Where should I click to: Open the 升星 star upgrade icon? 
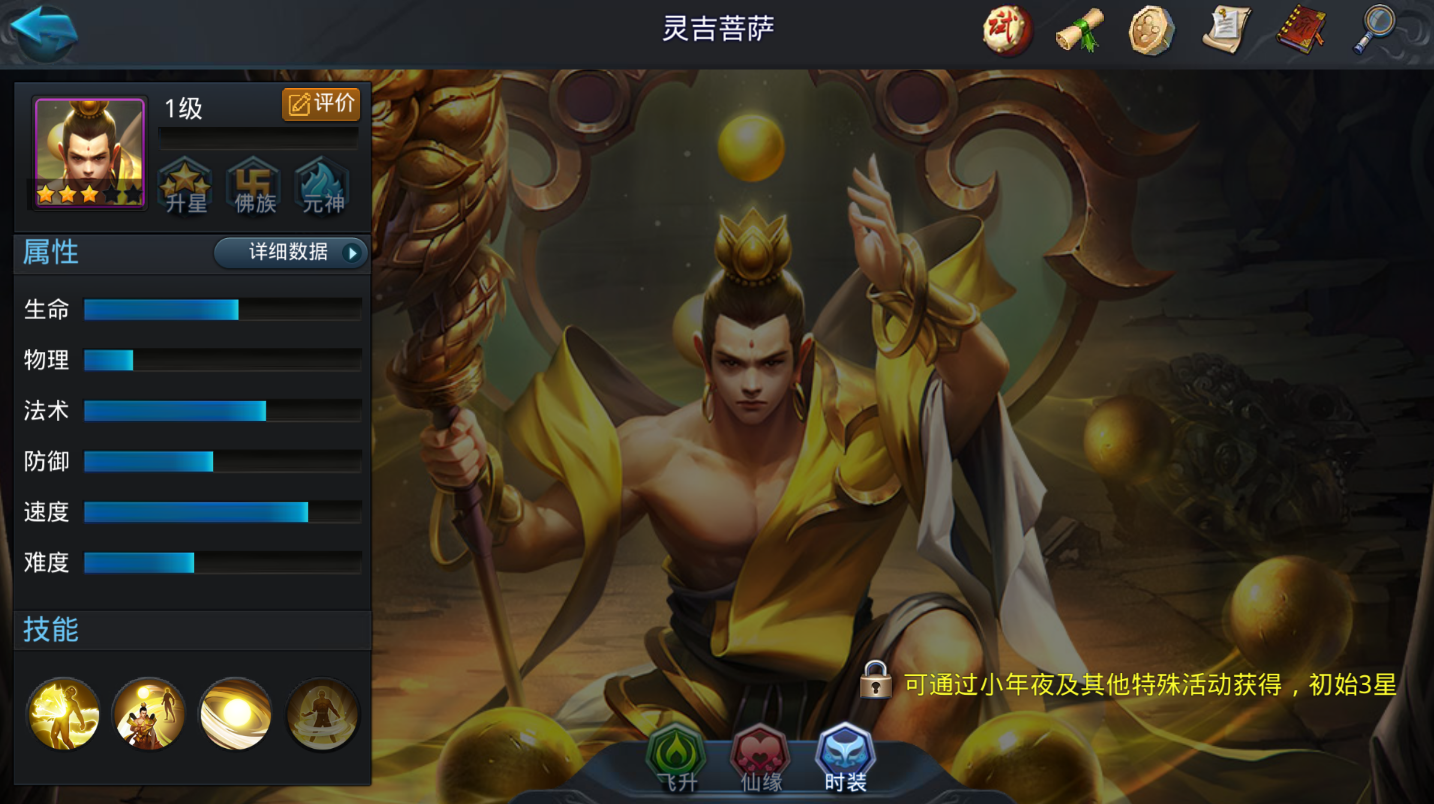click(x=185, y=186)
